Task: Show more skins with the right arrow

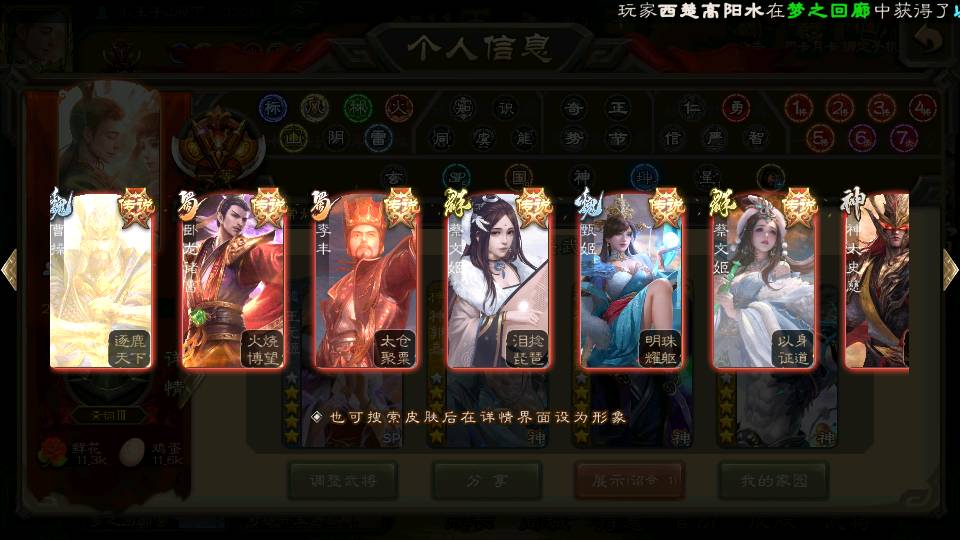Action: point(950,269)
